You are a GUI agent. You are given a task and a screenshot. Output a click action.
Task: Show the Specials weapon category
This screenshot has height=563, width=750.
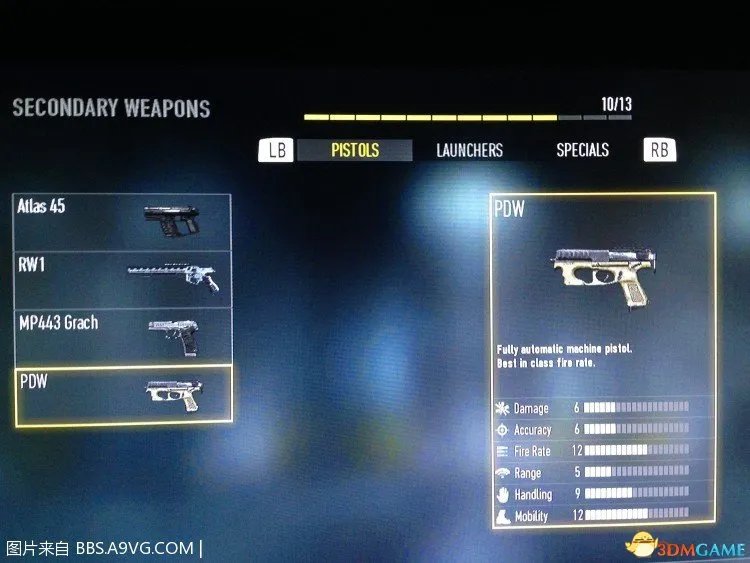tap(582, 150)
